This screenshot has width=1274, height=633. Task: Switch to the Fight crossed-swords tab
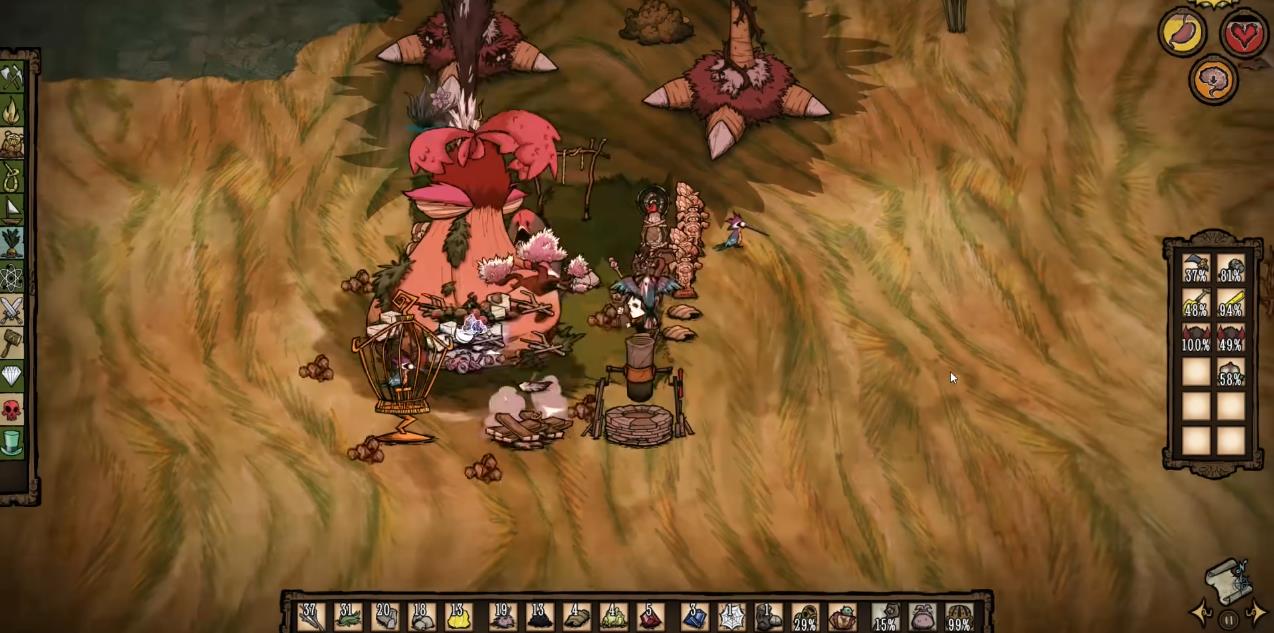(12, 310)
